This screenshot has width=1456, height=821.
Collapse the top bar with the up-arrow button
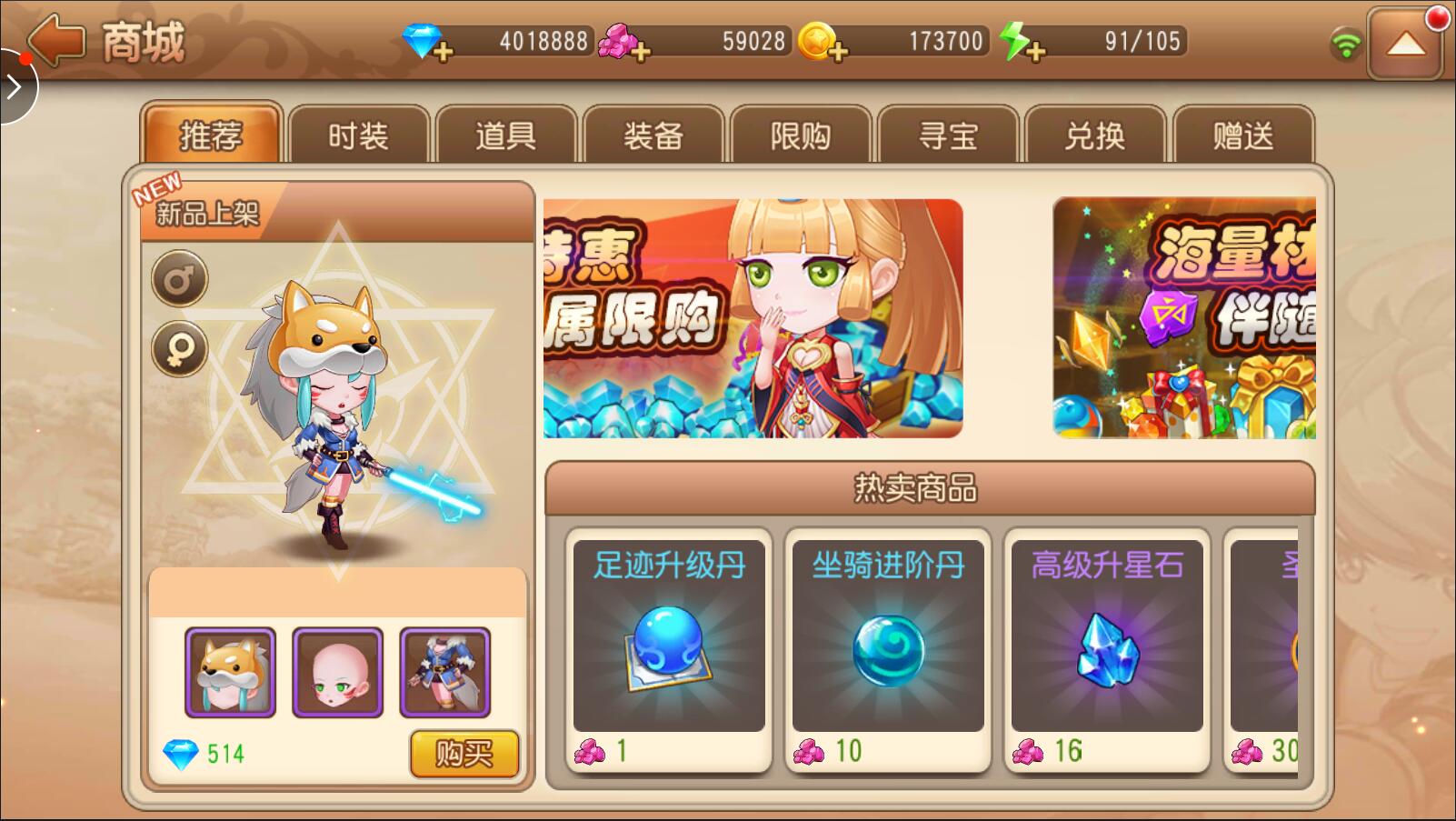[1407, 44]
